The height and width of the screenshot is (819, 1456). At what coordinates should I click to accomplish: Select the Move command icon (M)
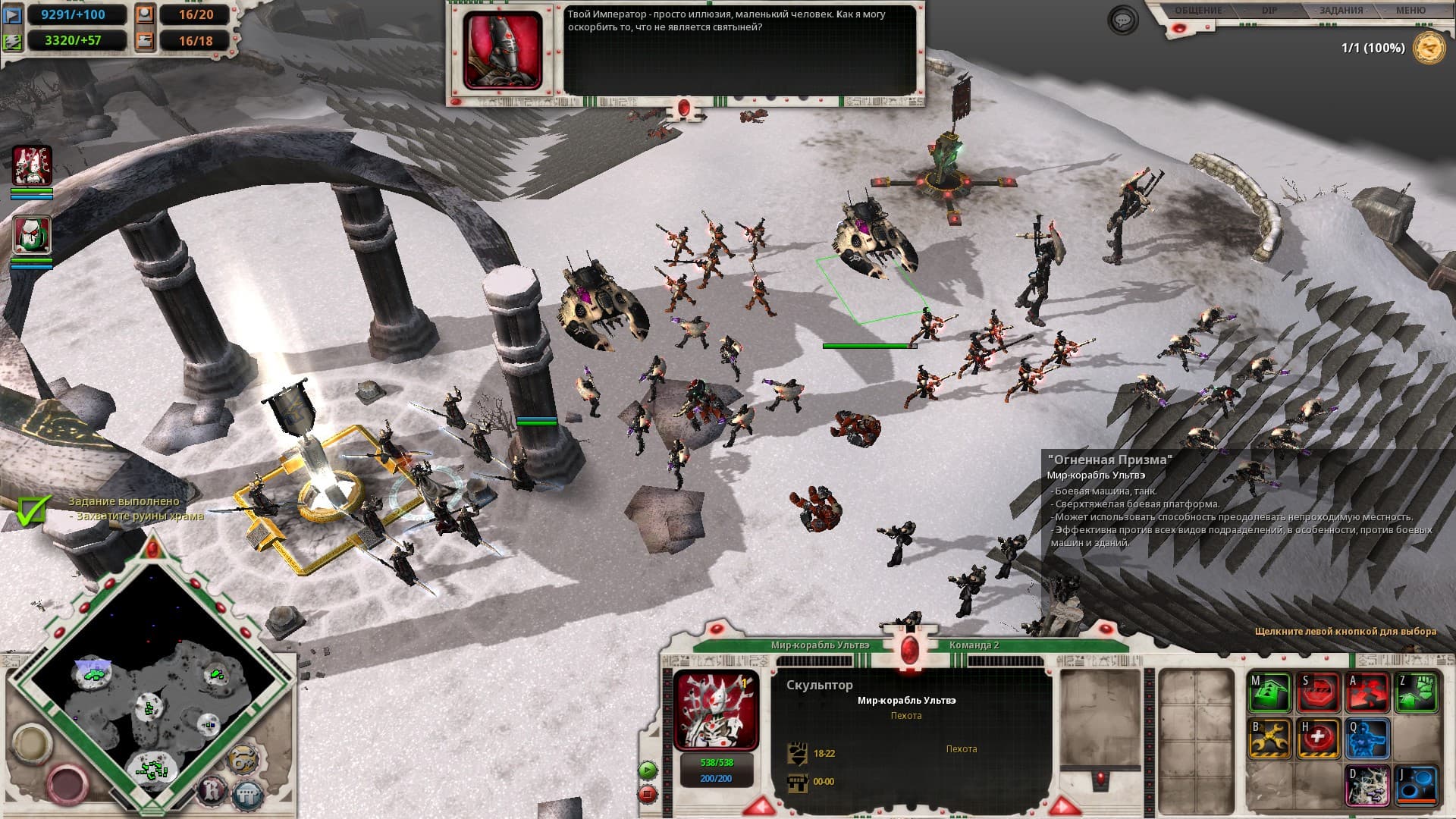1270,693
